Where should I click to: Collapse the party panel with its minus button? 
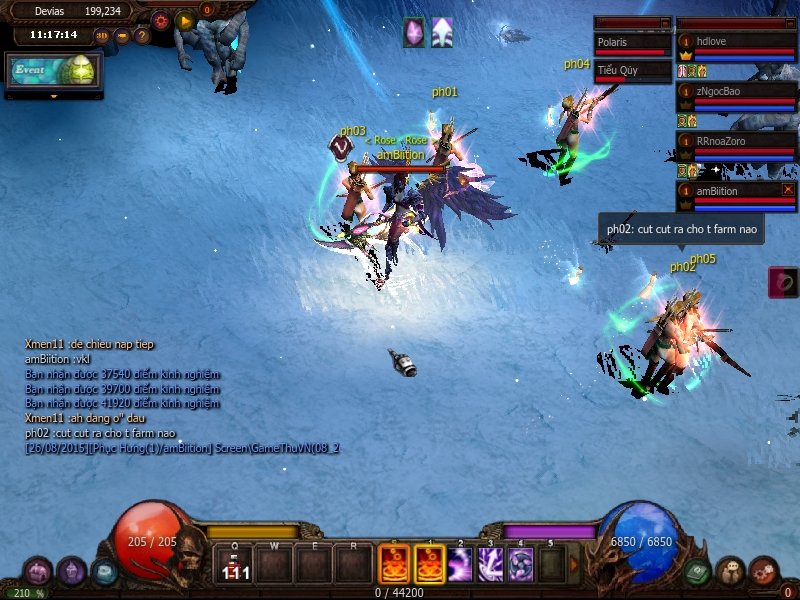point(790,22)
